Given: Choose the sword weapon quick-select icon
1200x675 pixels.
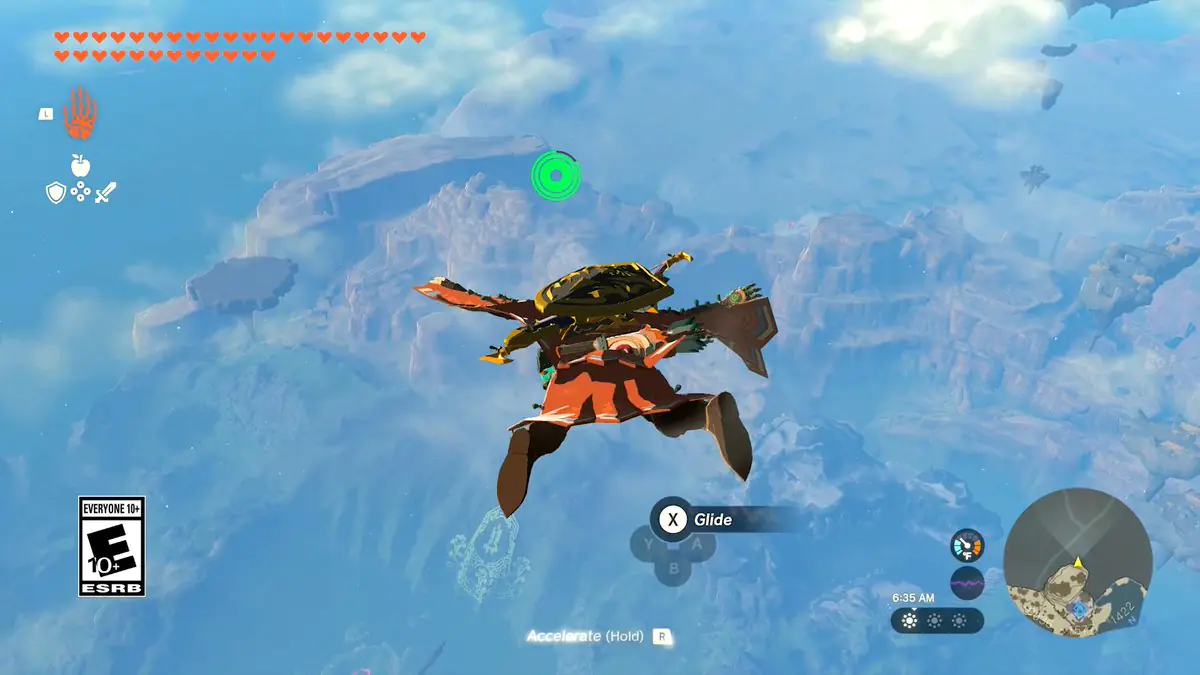Looking at the screenshot, I should (x=105, y=192).
